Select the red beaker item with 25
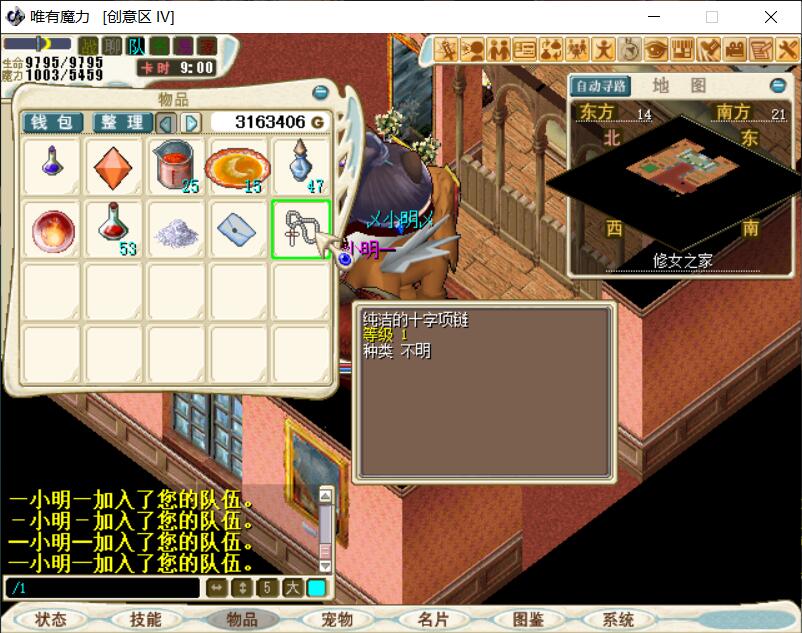This screenshot has height=633, width=802. [x=176, y=167]
